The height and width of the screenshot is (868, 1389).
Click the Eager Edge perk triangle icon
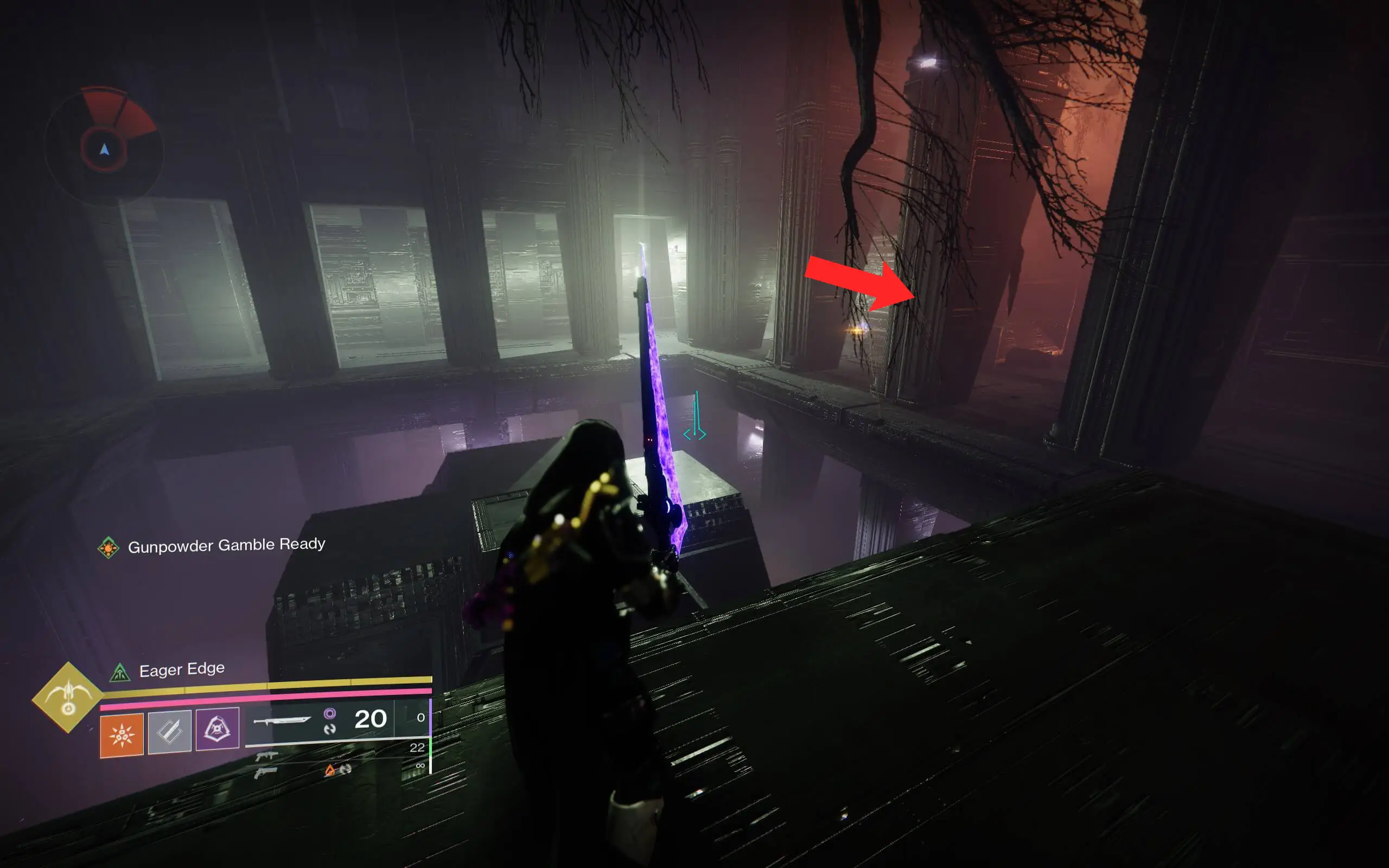(121, 672)
